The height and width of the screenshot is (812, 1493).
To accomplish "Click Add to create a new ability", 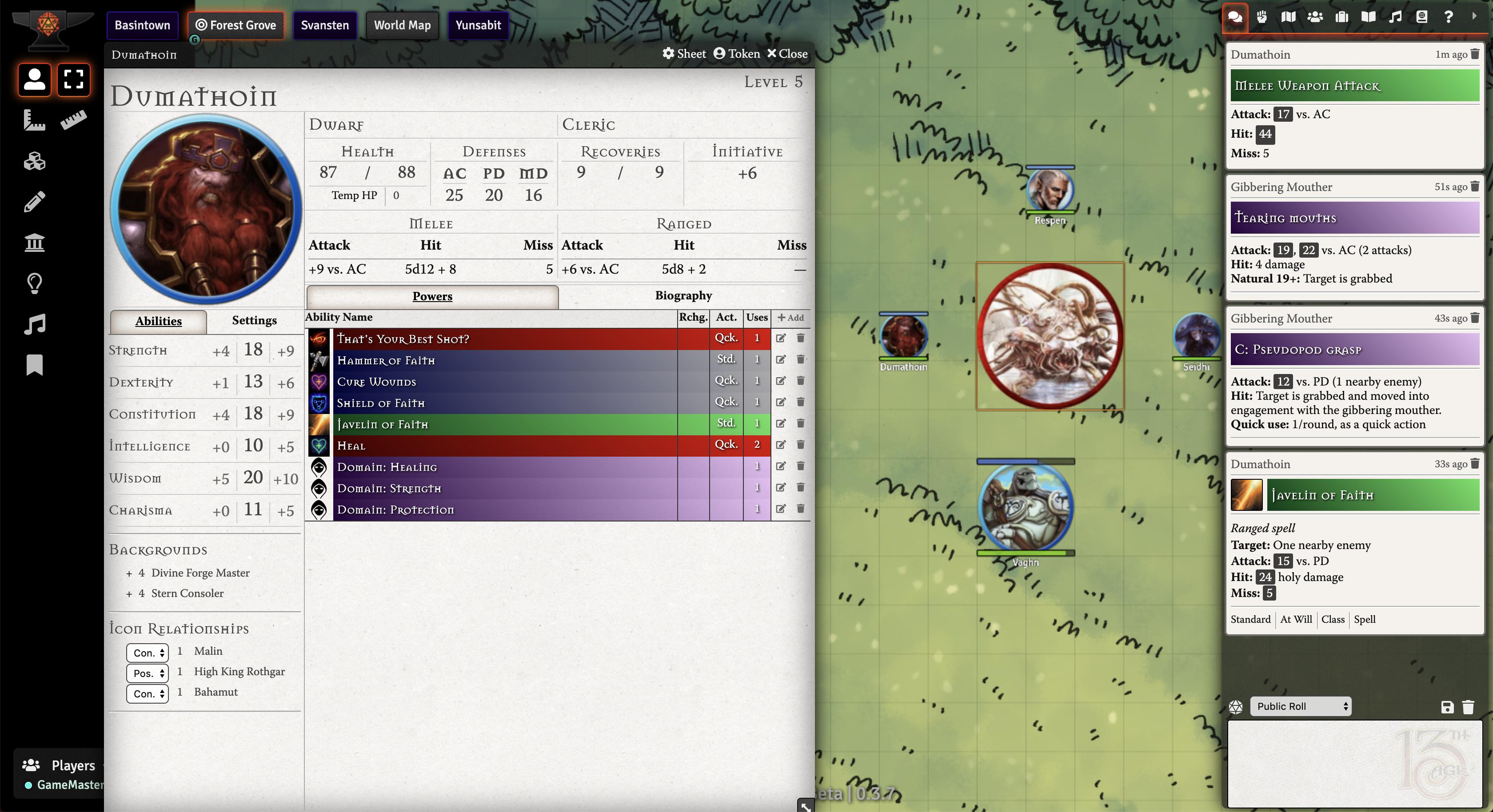I will point(790,318).
